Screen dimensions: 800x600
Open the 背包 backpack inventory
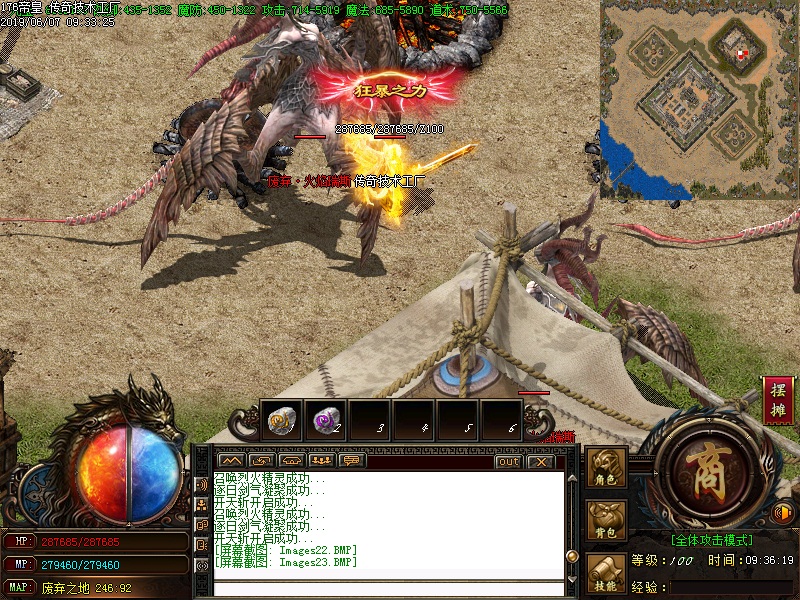607,521
